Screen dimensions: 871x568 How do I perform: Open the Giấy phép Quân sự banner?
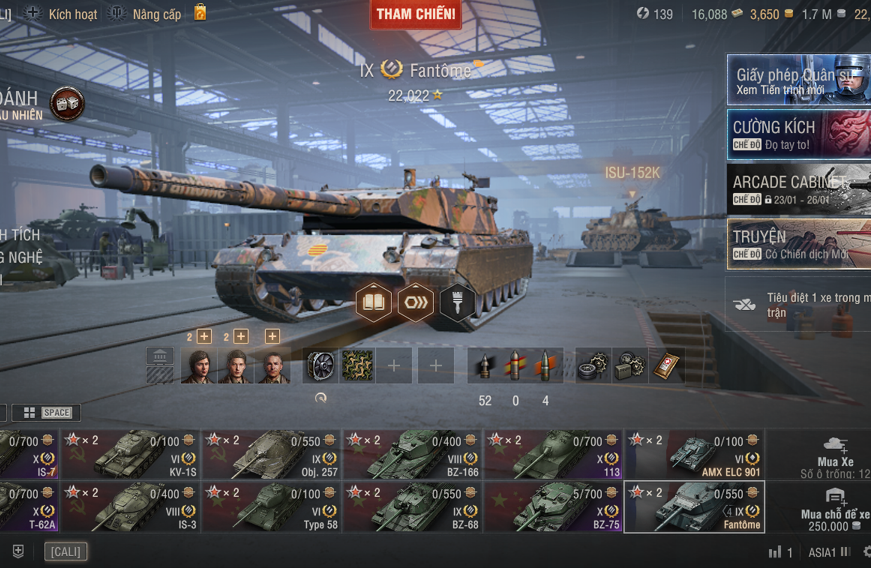(x=798, y=80)
